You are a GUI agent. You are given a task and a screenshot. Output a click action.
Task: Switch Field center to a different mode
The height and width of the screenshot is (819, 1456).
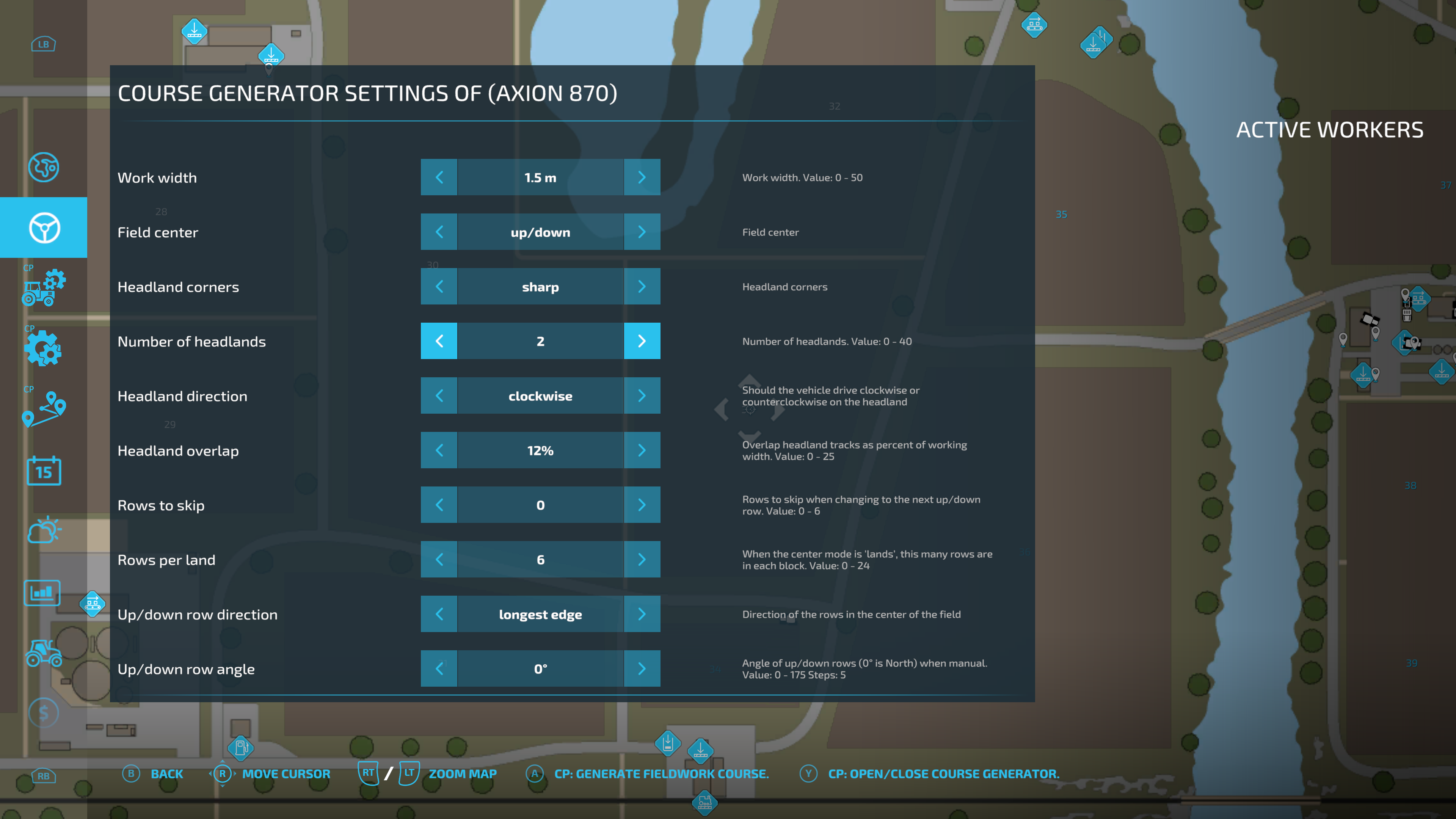coord(642,232)
